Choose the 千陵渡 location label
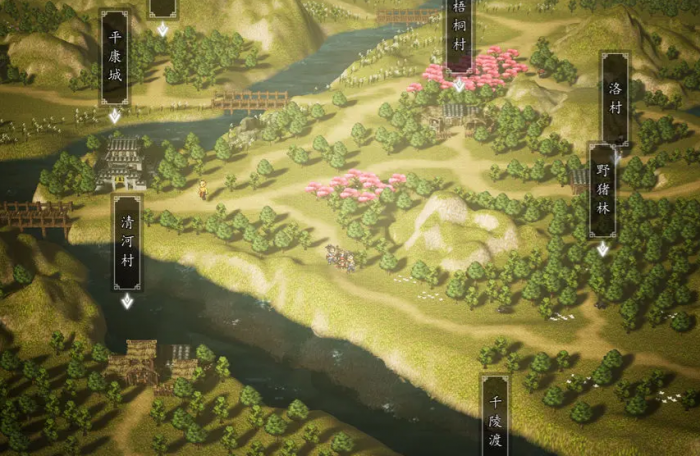The width and height of the screenshot is (700, 456). [x=494, y=416]
